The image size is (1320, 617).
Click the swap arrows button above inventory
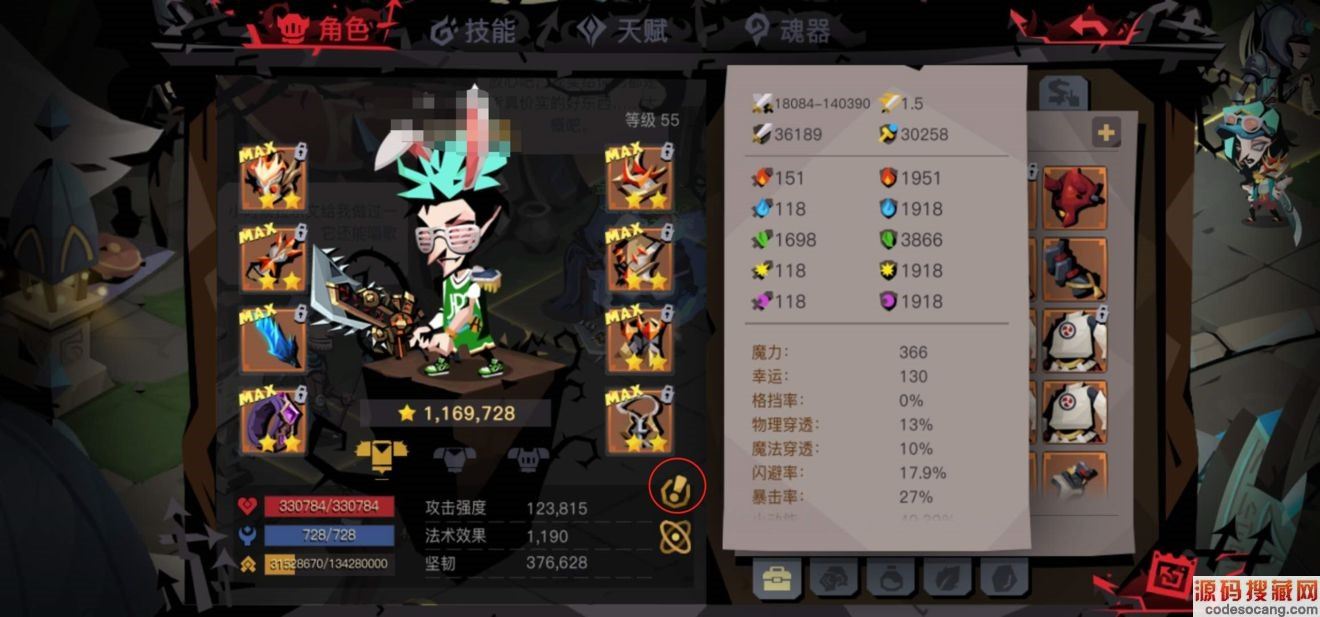tap(1056, 94)
